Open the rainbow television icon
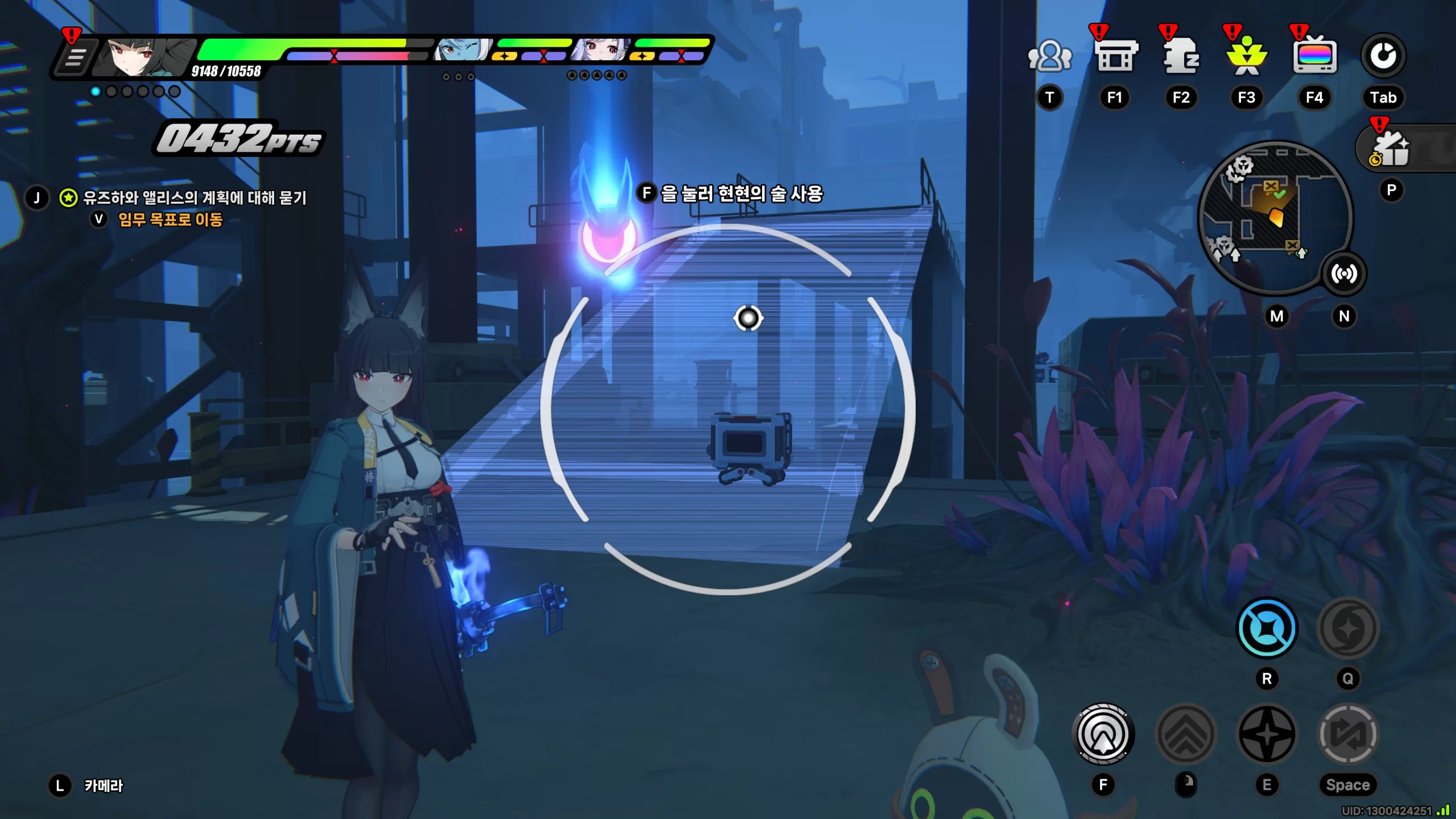The height and width of the screenshot is (819, 1456). [1314, 56]
